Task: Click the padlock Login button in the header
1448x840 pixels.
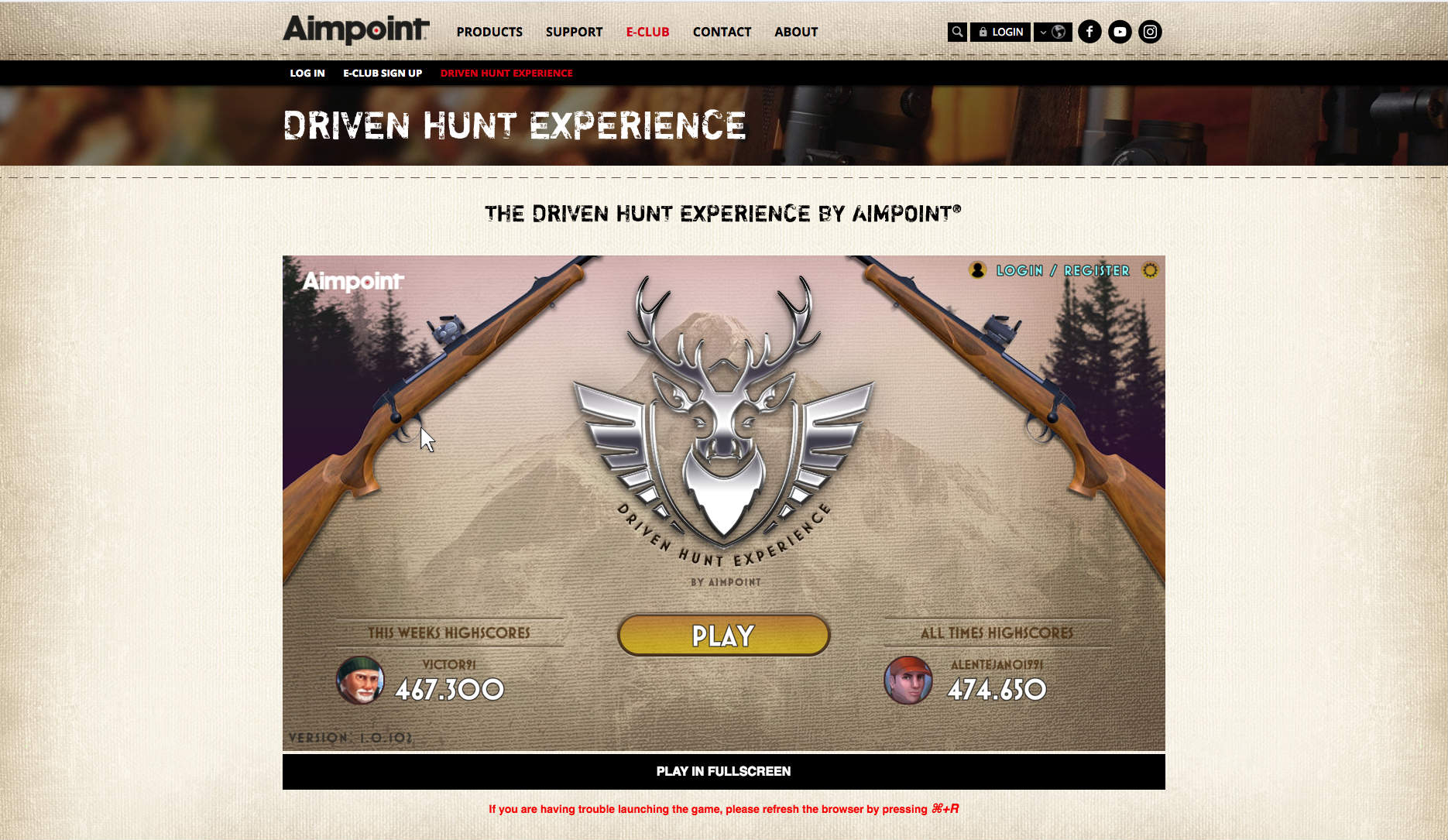Action: point(1000,32)
